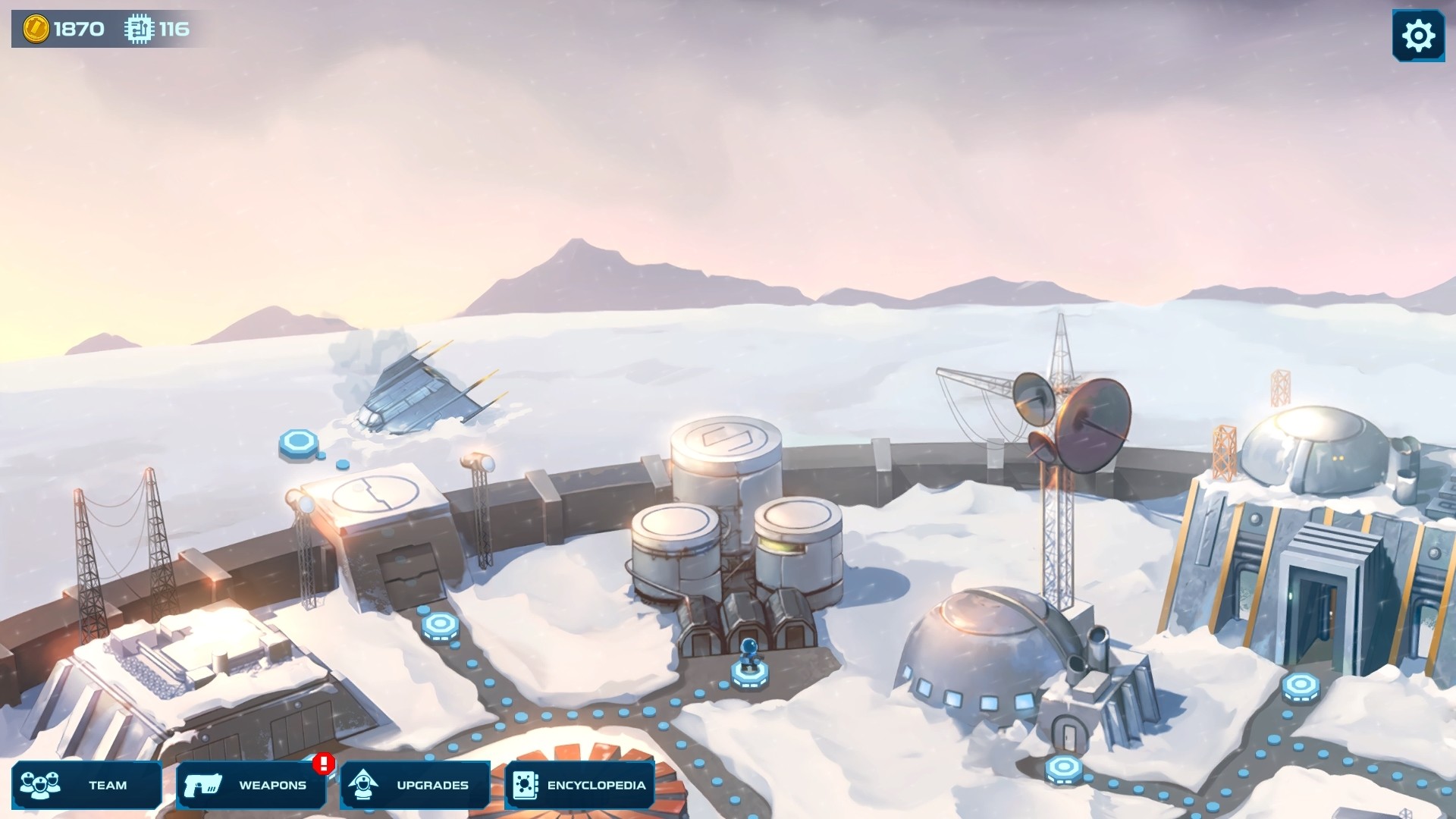Image resolution: width=1456 pixels, height=819 pixels.
Task: Click the glowing hex marker near the crashed ship
Action: tap(299, 442)
